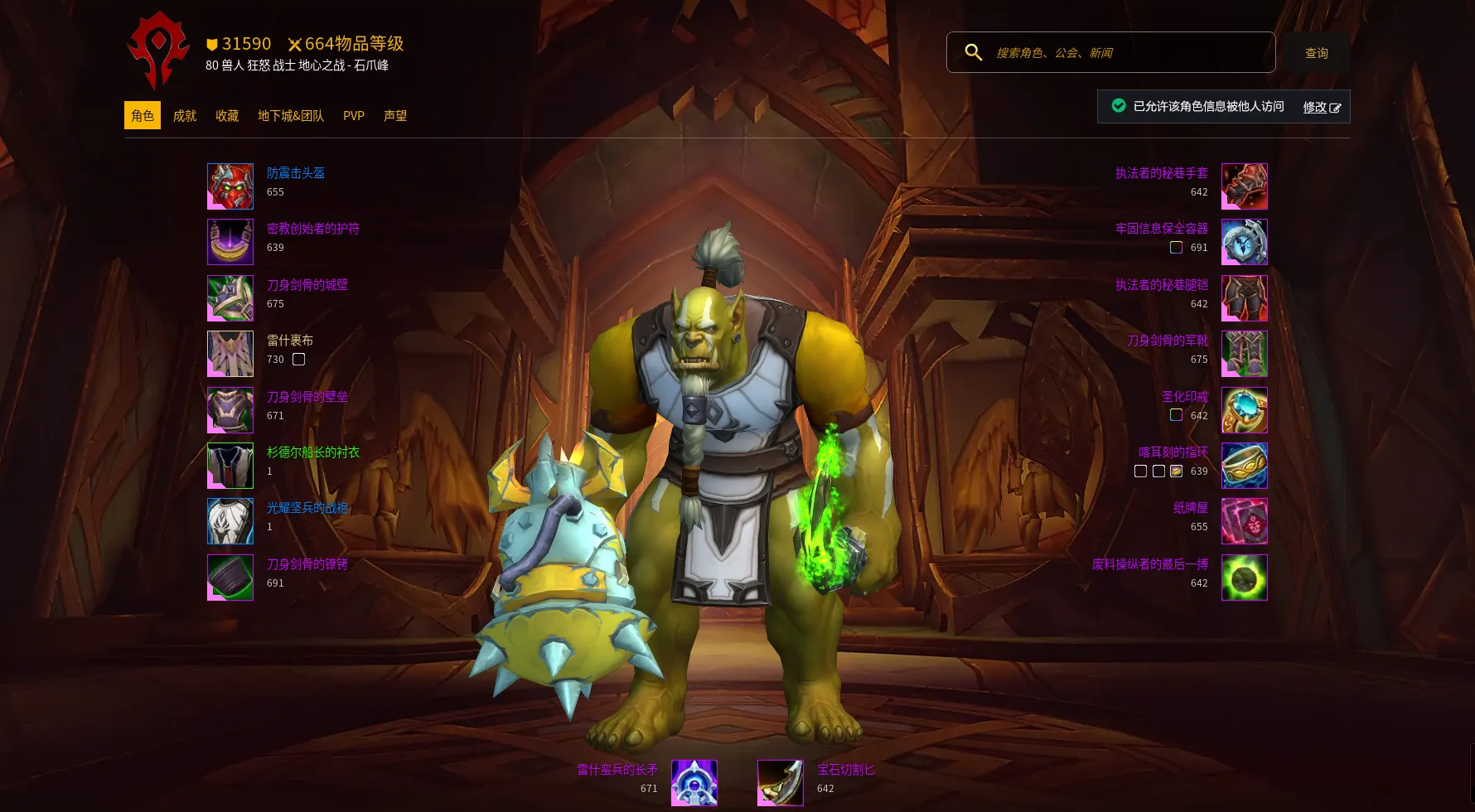Switch to the 成就 tab
The height and width of the screenshot is (812, 1475).
pyautogui.click(x=184, y=116)
